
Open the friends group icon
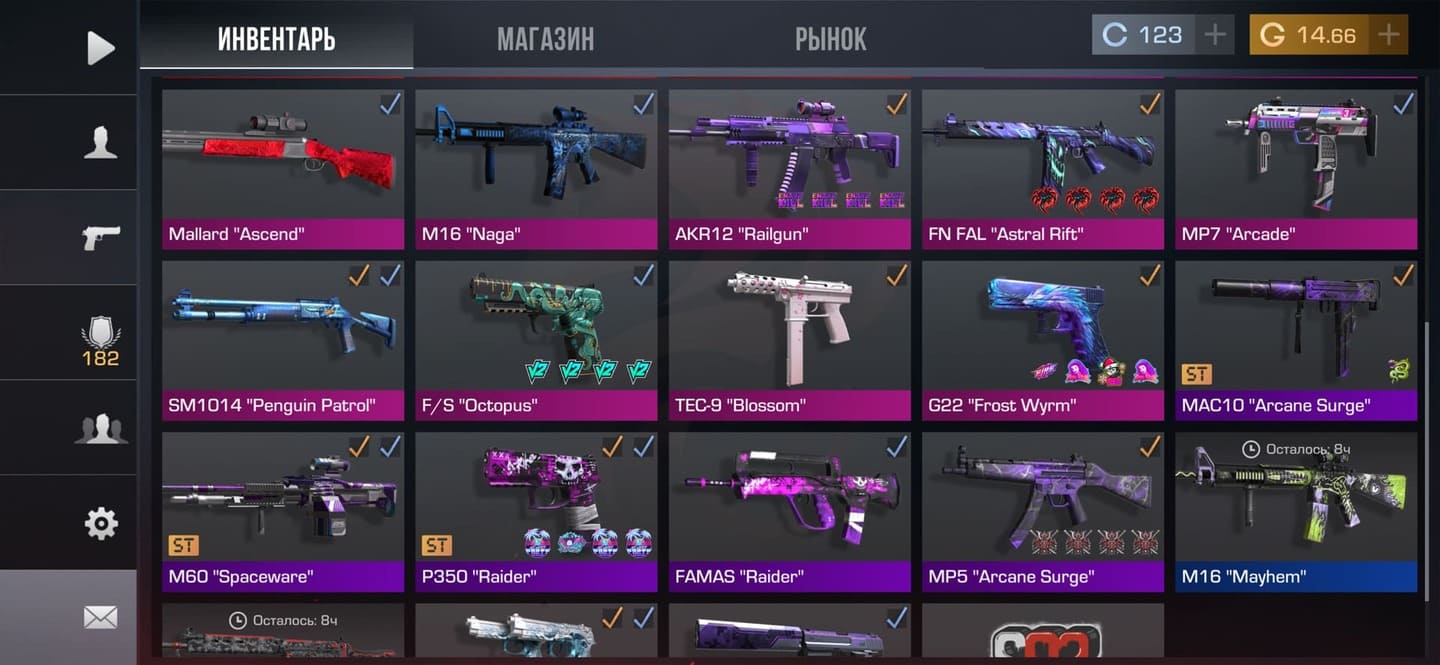[100, 428]
